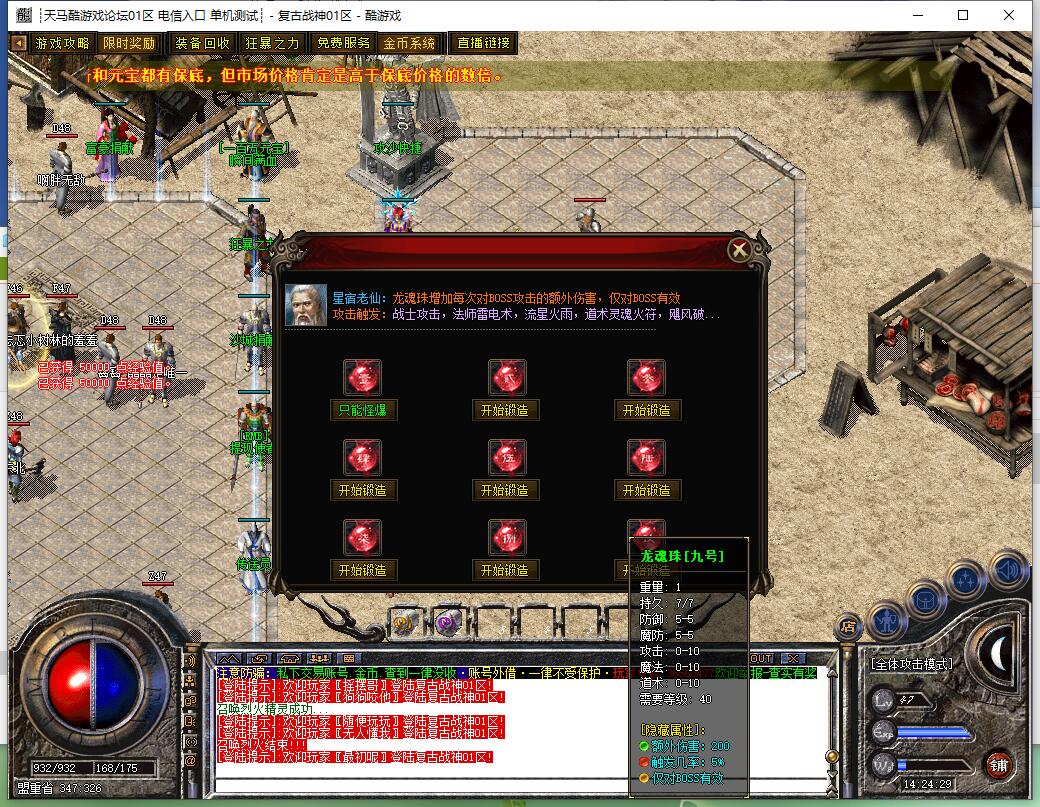
Task: Select the purple-swirl item in the quick slot belt
Action: (x=446, y=623)
